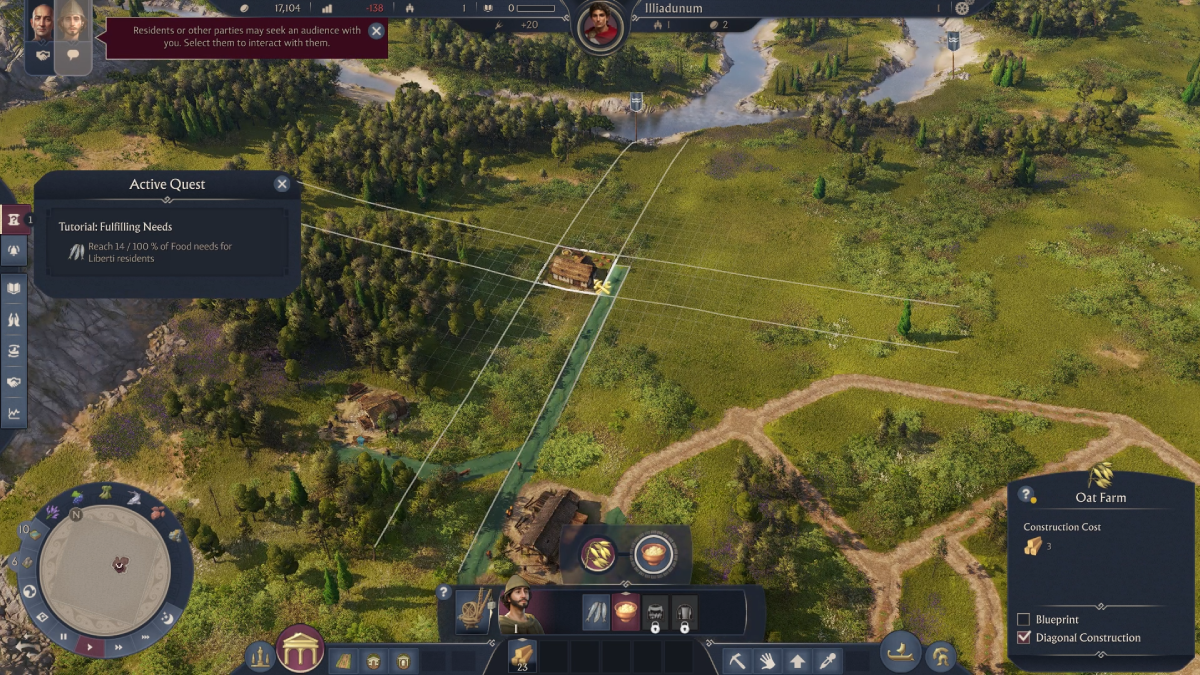Close the Active Quest panel
The width and height of the screenshot is (1200, 675).
click(282, 184)
